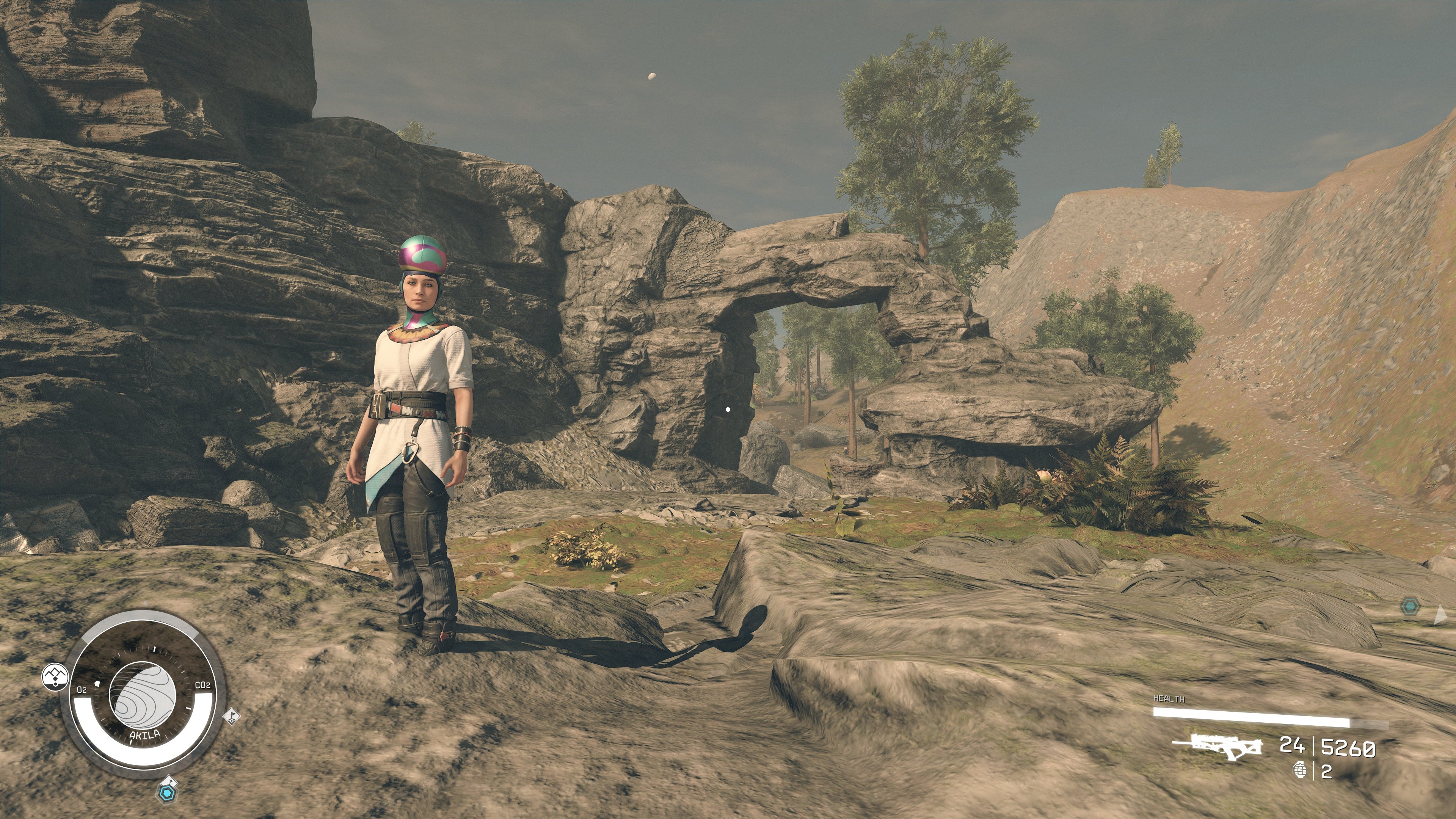Click the CO2 indicator on the compass meter

tap(203, 685)
